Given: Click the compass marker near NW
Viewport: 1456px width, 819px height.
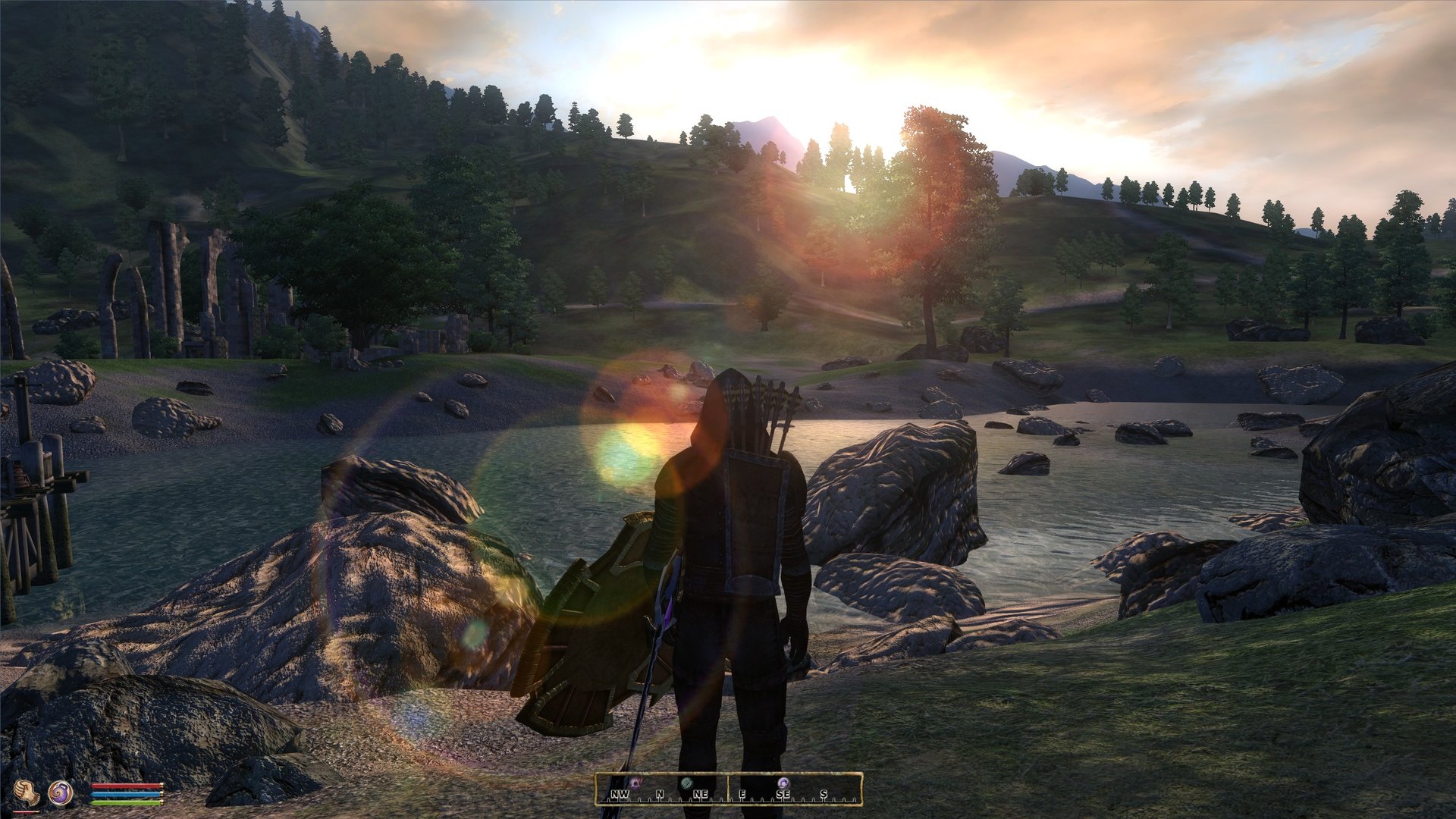Looking at the screenshot, I should click(x=635, y=782).
